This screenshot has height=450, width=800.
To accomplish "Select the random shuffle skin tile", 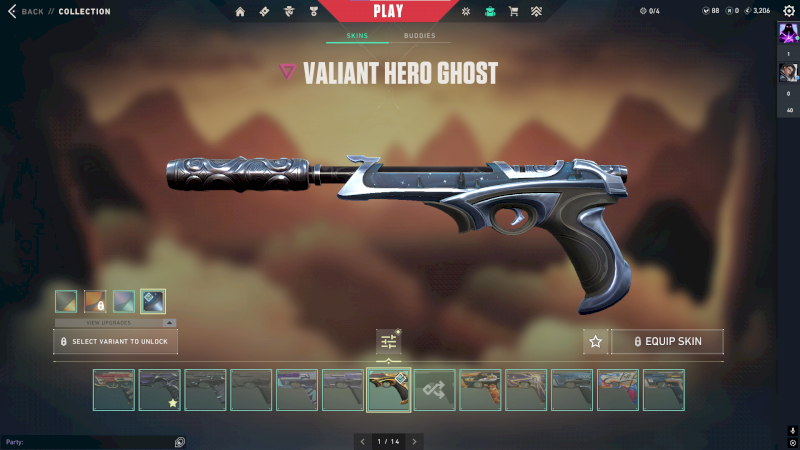I will (x=435, y=390).
